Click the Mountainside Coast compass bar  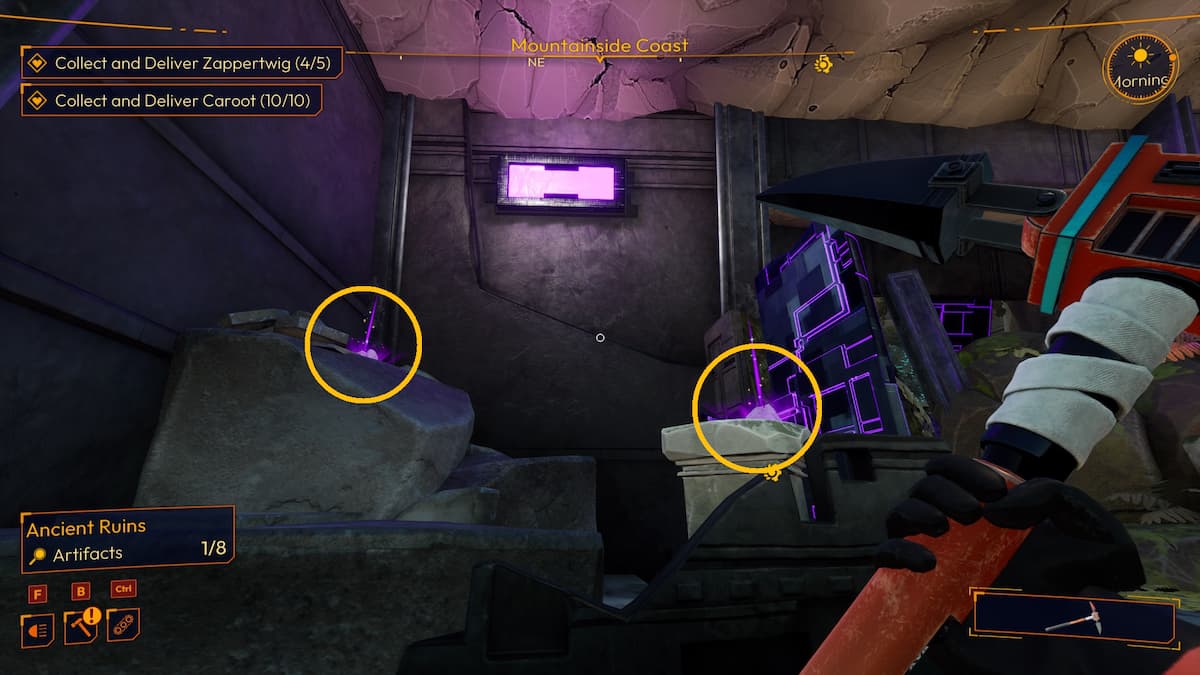tap(599, 48)
